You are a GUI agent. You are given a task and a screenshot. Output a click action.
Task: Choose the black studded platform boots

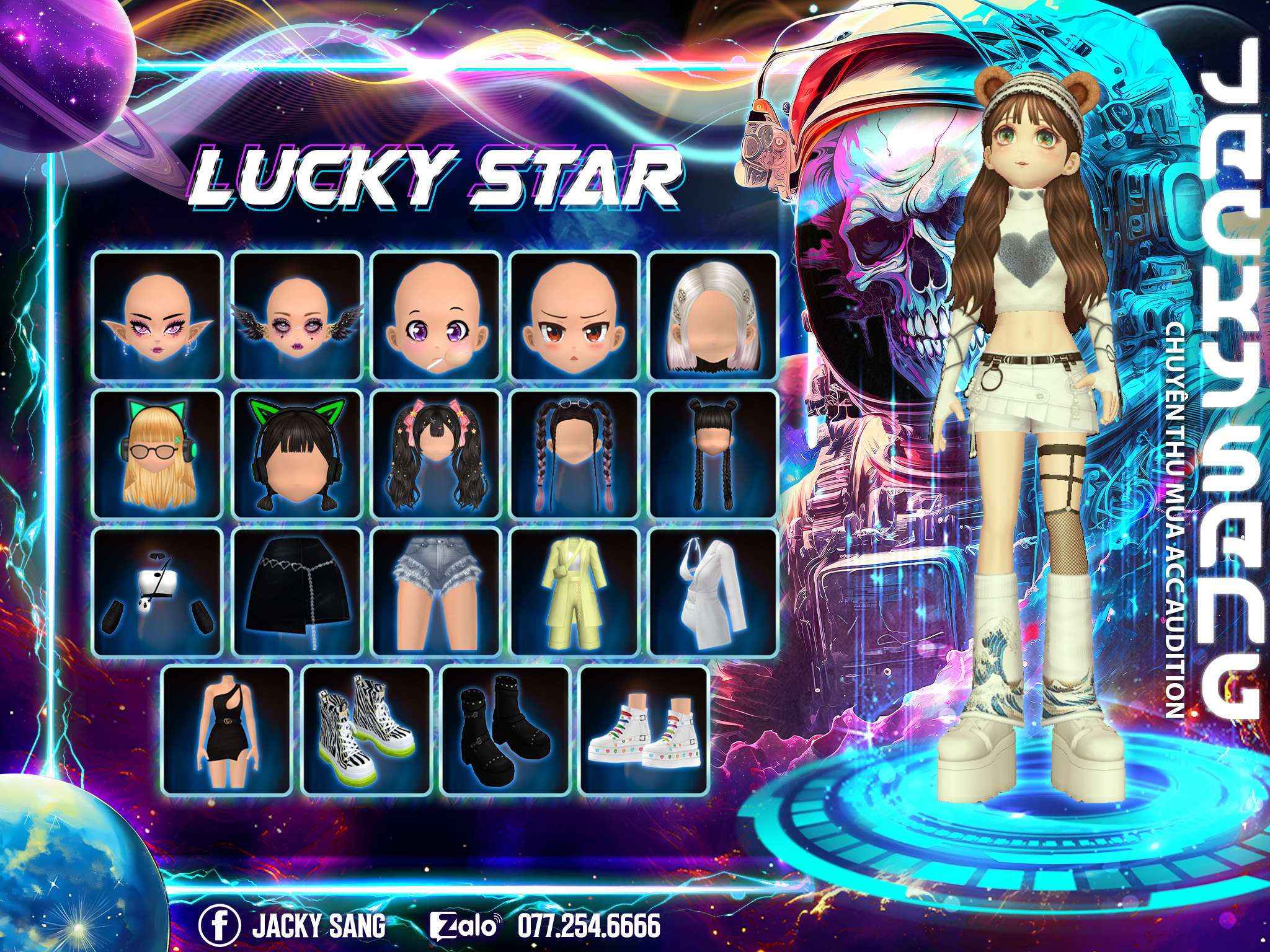505,731
